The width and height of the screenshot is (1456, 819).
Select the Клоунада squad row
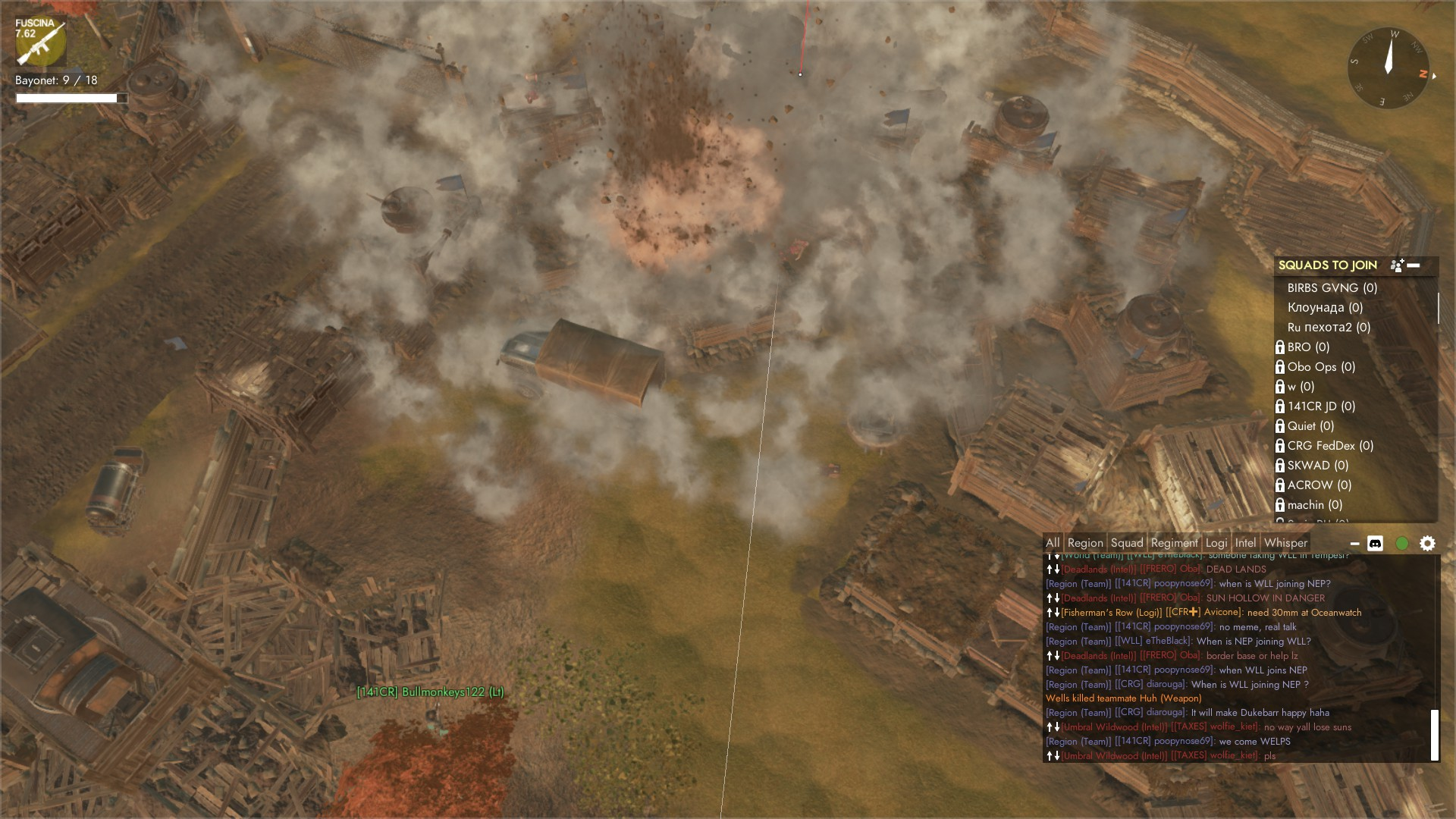1325,308
